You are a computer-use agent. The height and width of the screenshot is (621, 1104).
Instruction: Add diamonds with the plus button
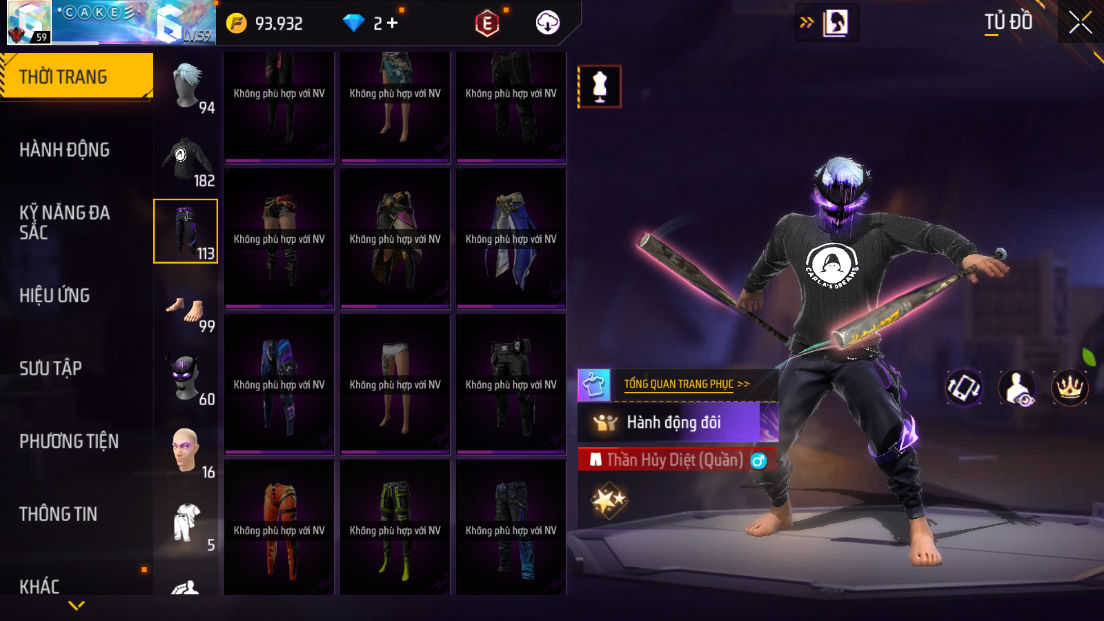(x=392, y=23)
